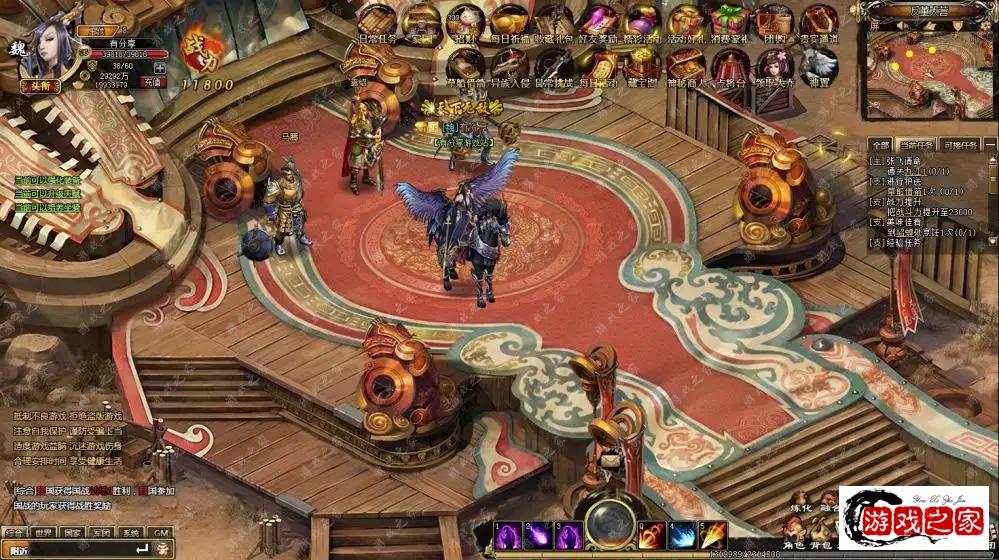Switch to the 可接任务 available quests tab
999x560 pixels.
point(961,145)
